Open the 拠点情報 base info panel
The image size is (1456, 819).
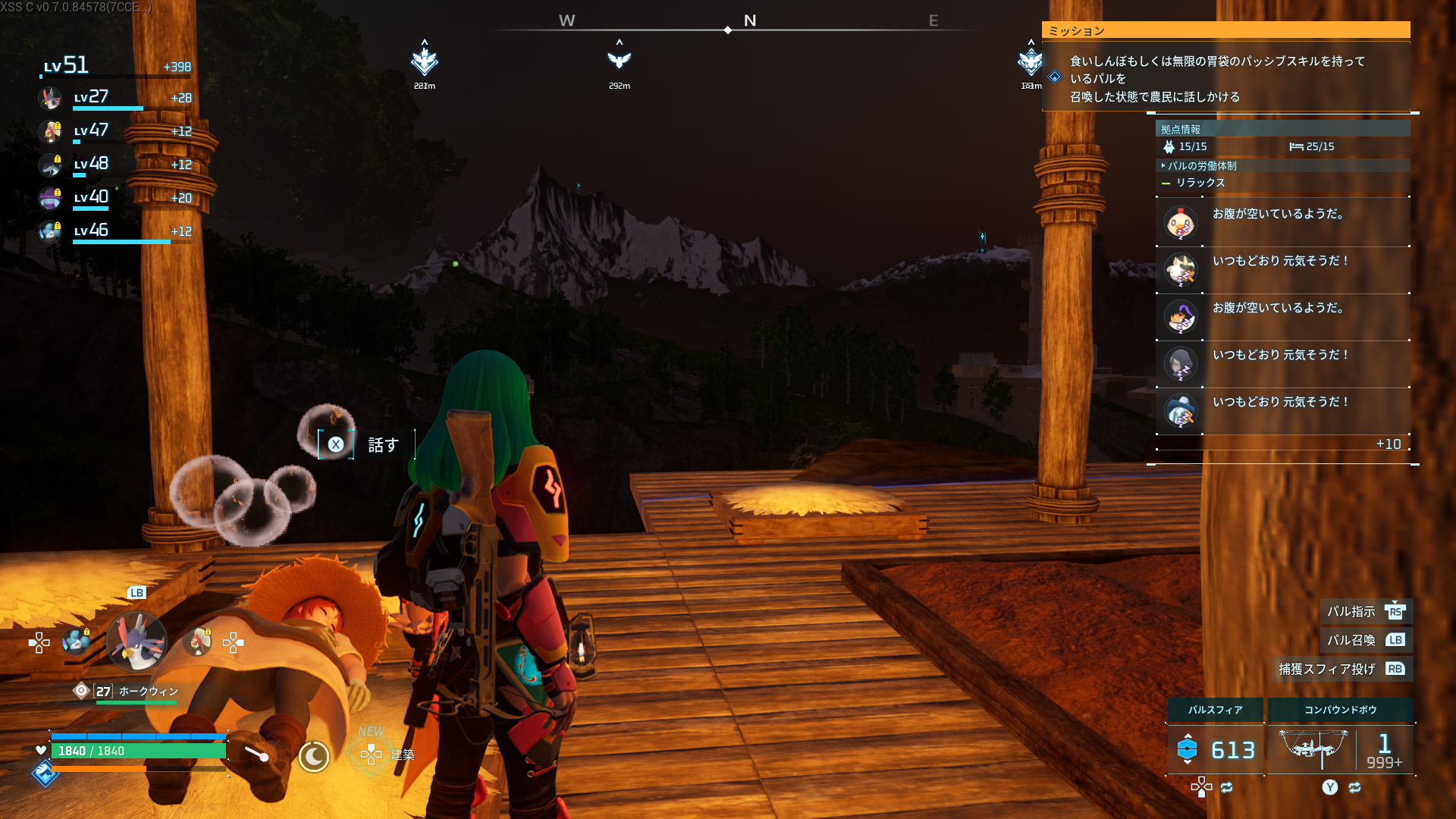tap(1282, 129)
